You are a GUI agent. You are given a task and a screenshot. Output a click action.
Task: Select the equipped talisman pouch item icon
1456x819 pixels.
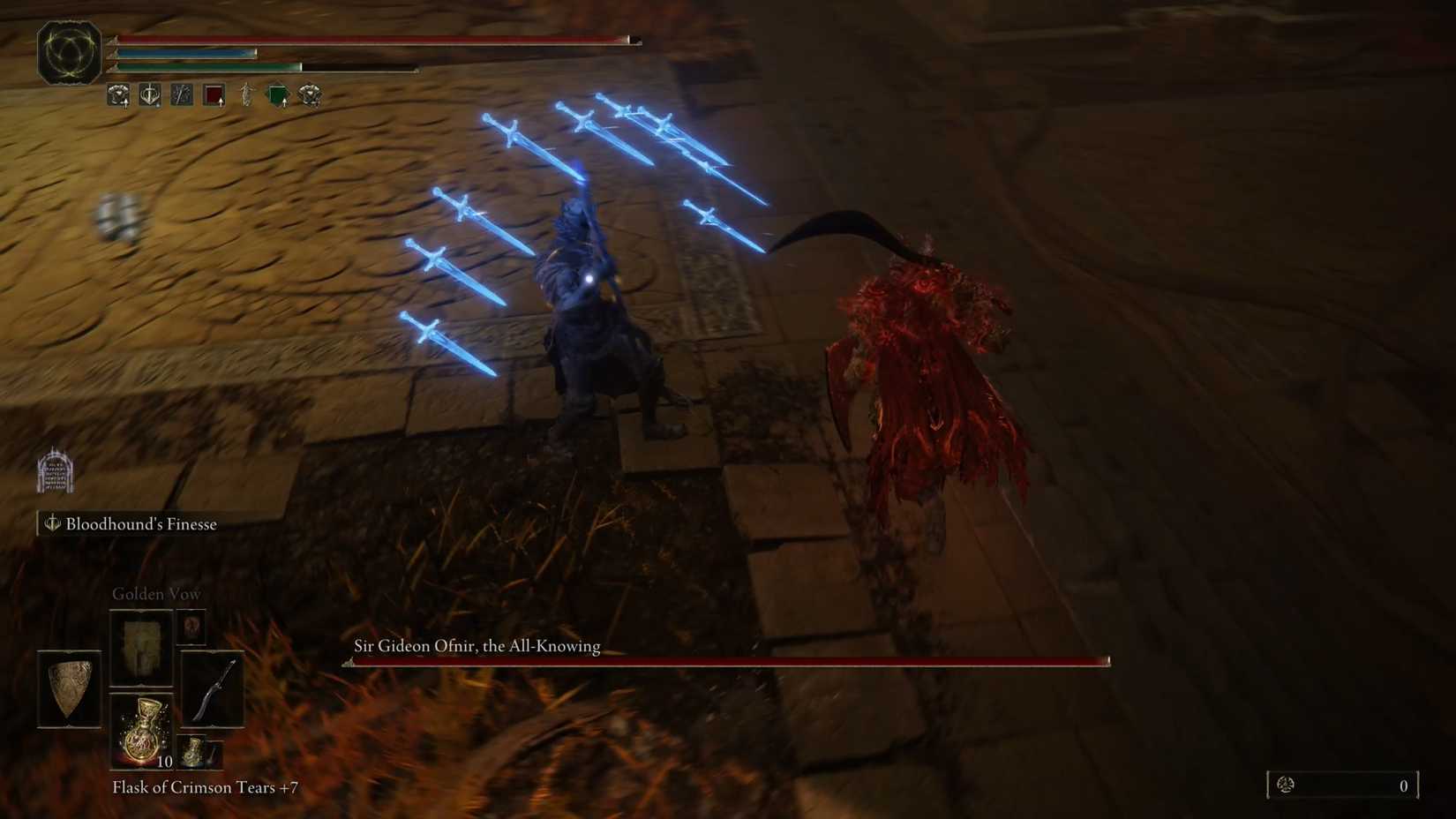tap(191, 627)
